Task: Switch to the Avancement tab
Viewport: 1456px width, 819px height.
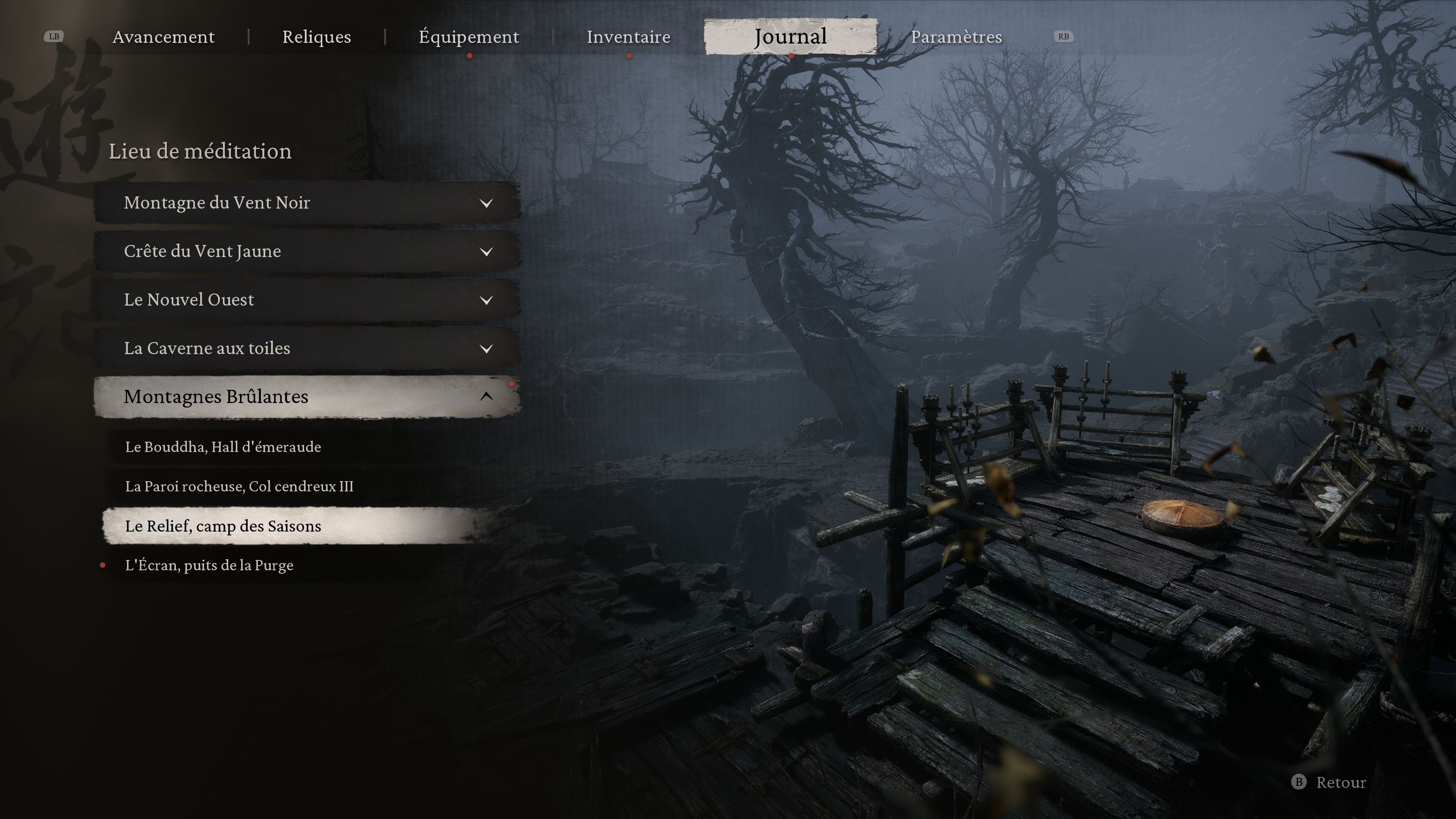Action: click(x=163, y=37)
